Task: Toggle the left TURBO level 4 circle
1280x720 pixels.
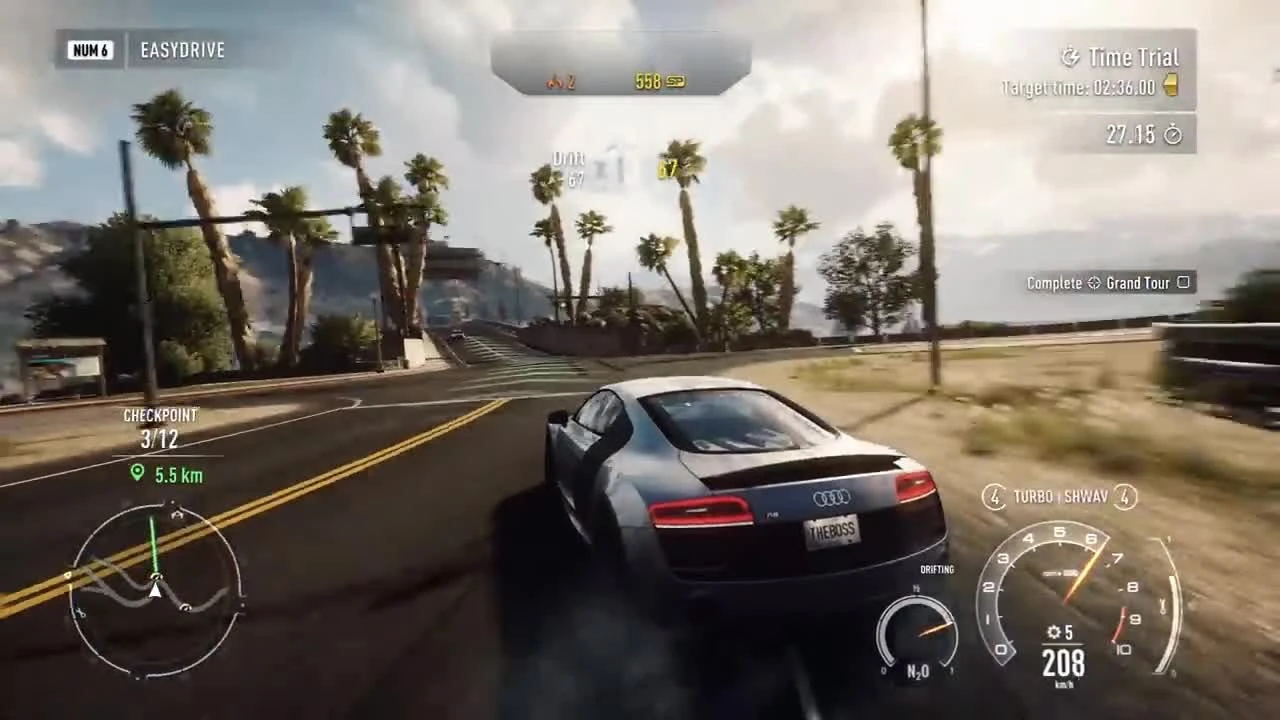Action: point(994,497)
